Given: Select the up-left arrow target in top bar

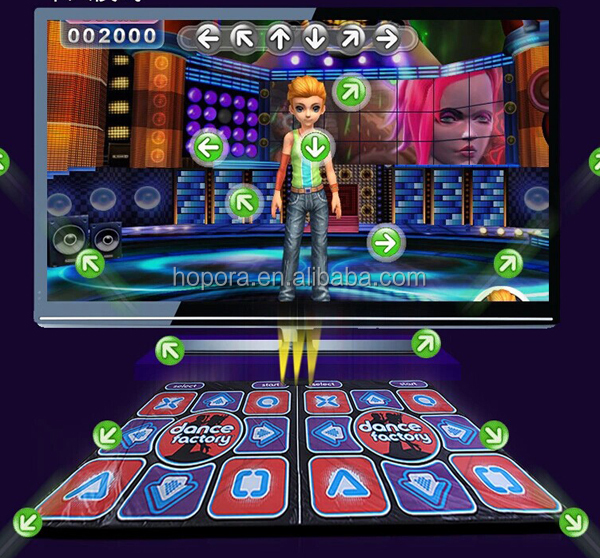Looking at the screenshot, I should [x=243, y=39].
